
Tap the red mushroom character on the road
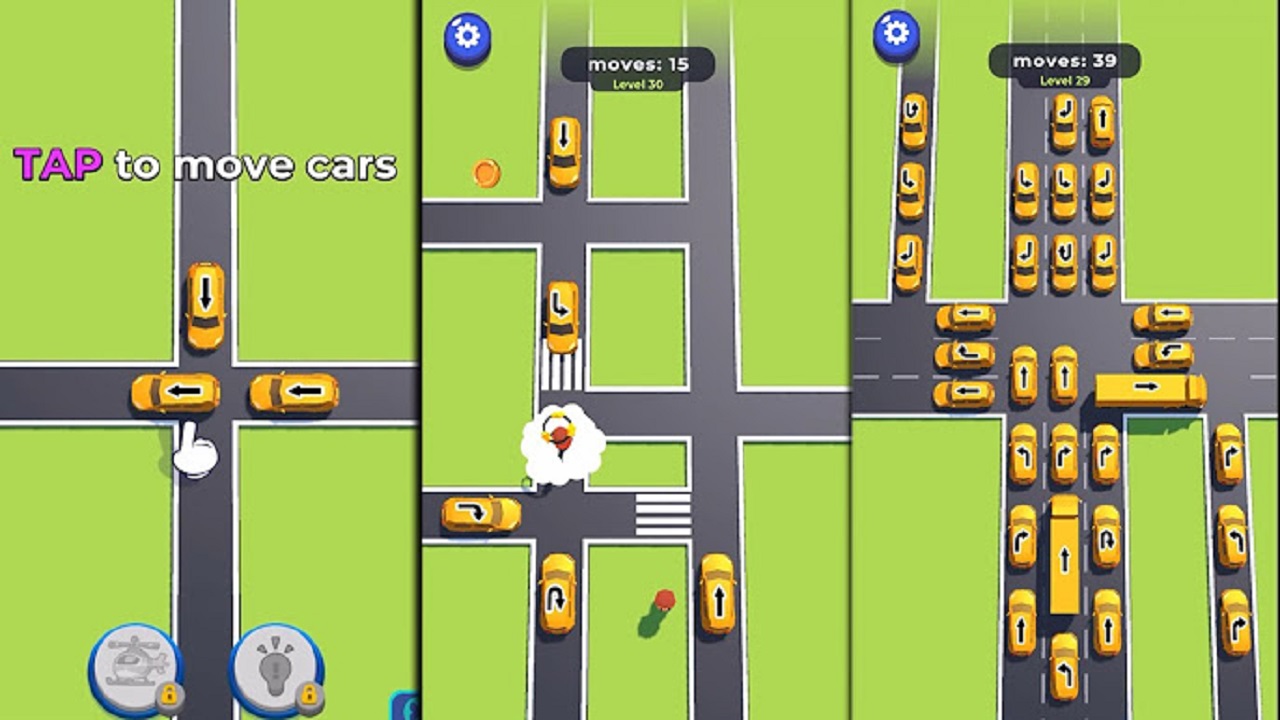point(665,600)
